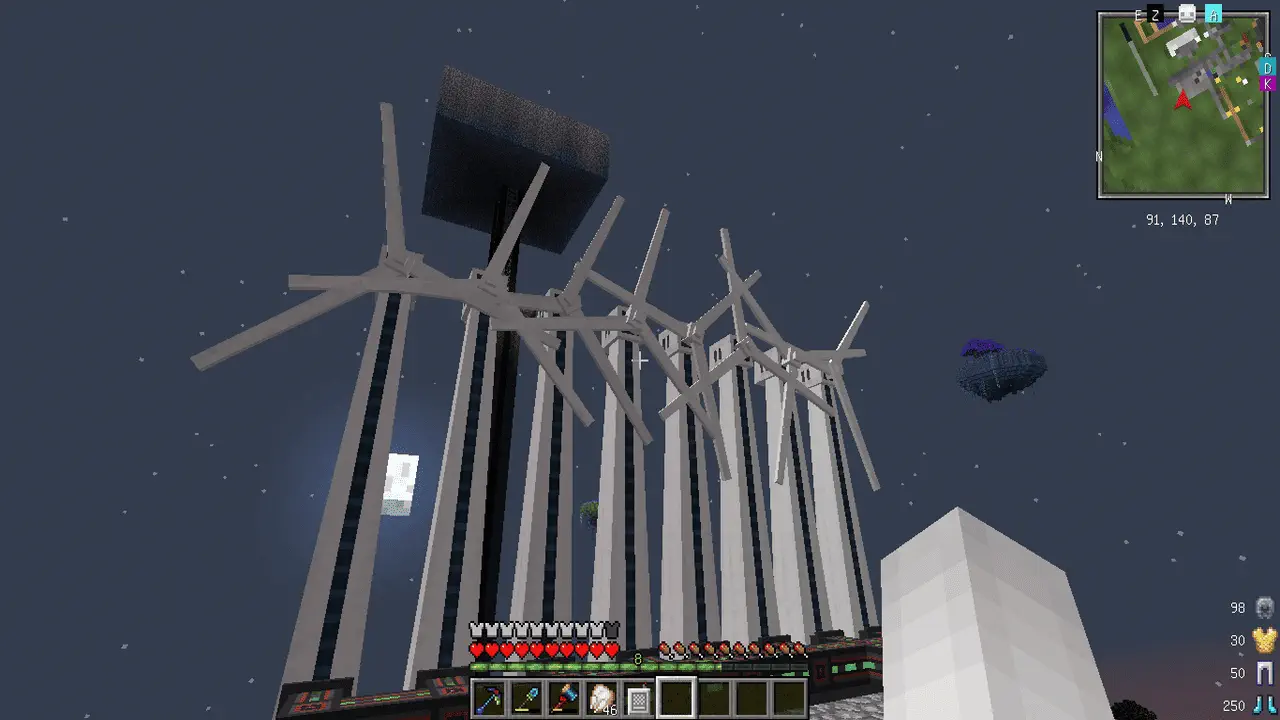Image resolution: width=1280 pixels, height=720 pixels.
Task: Select the pickaxe hotbar slot
Action: (x=488, y=698)
